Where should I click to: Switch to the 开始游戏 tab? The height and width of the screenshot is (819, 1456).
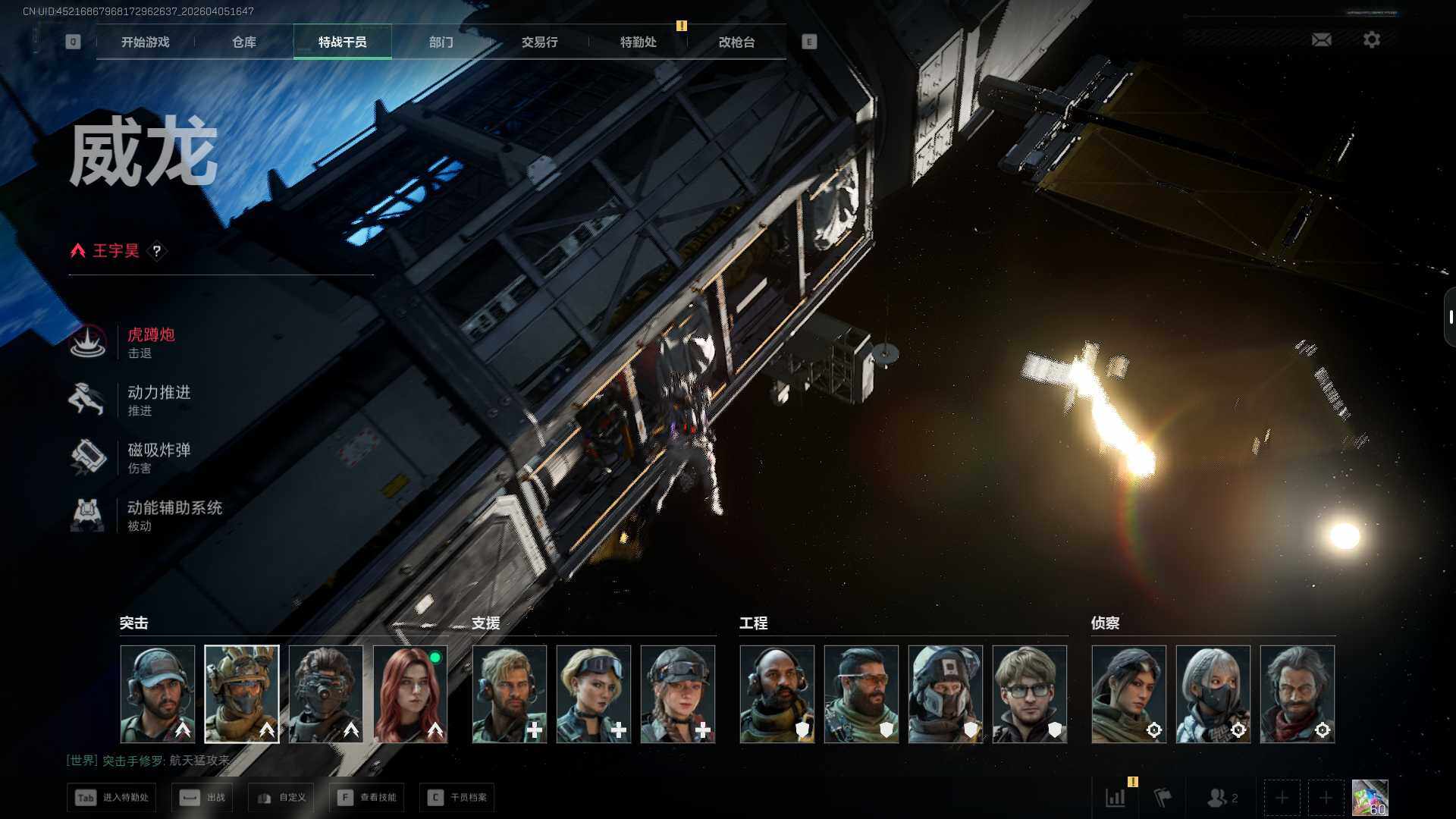click(x=145, y=42)
